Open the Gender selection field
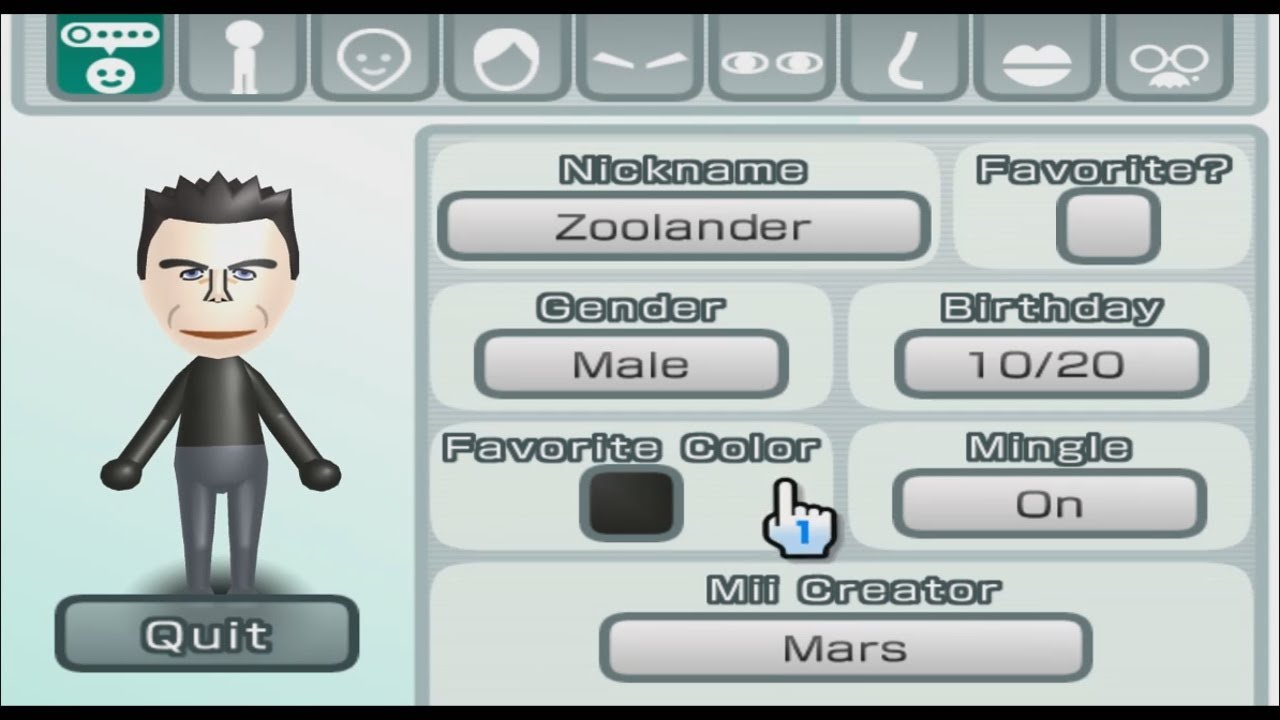 click(x=631, y=363)
